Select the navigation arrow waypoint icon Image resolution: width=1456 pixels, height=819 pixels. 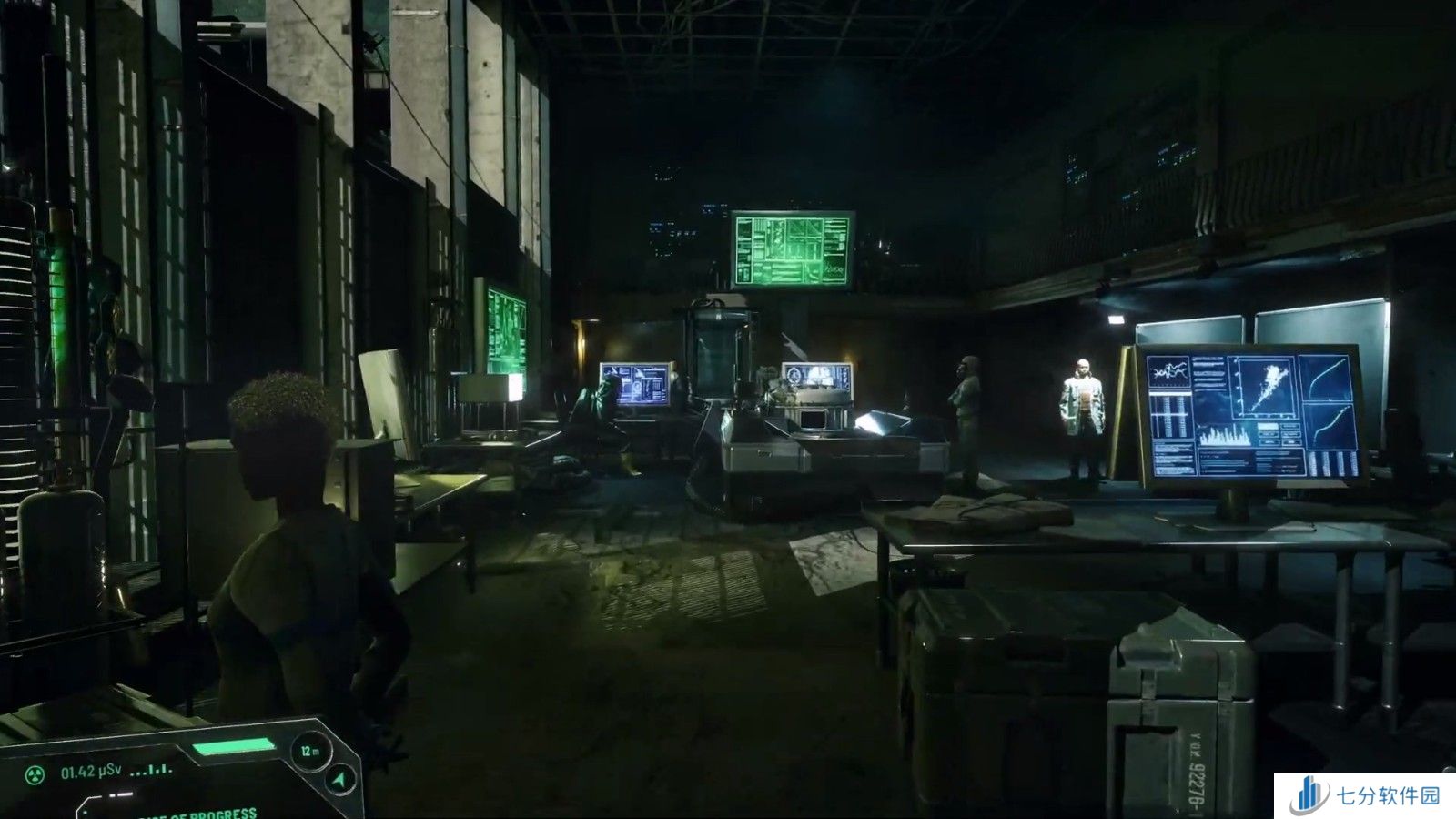(339, 780)
